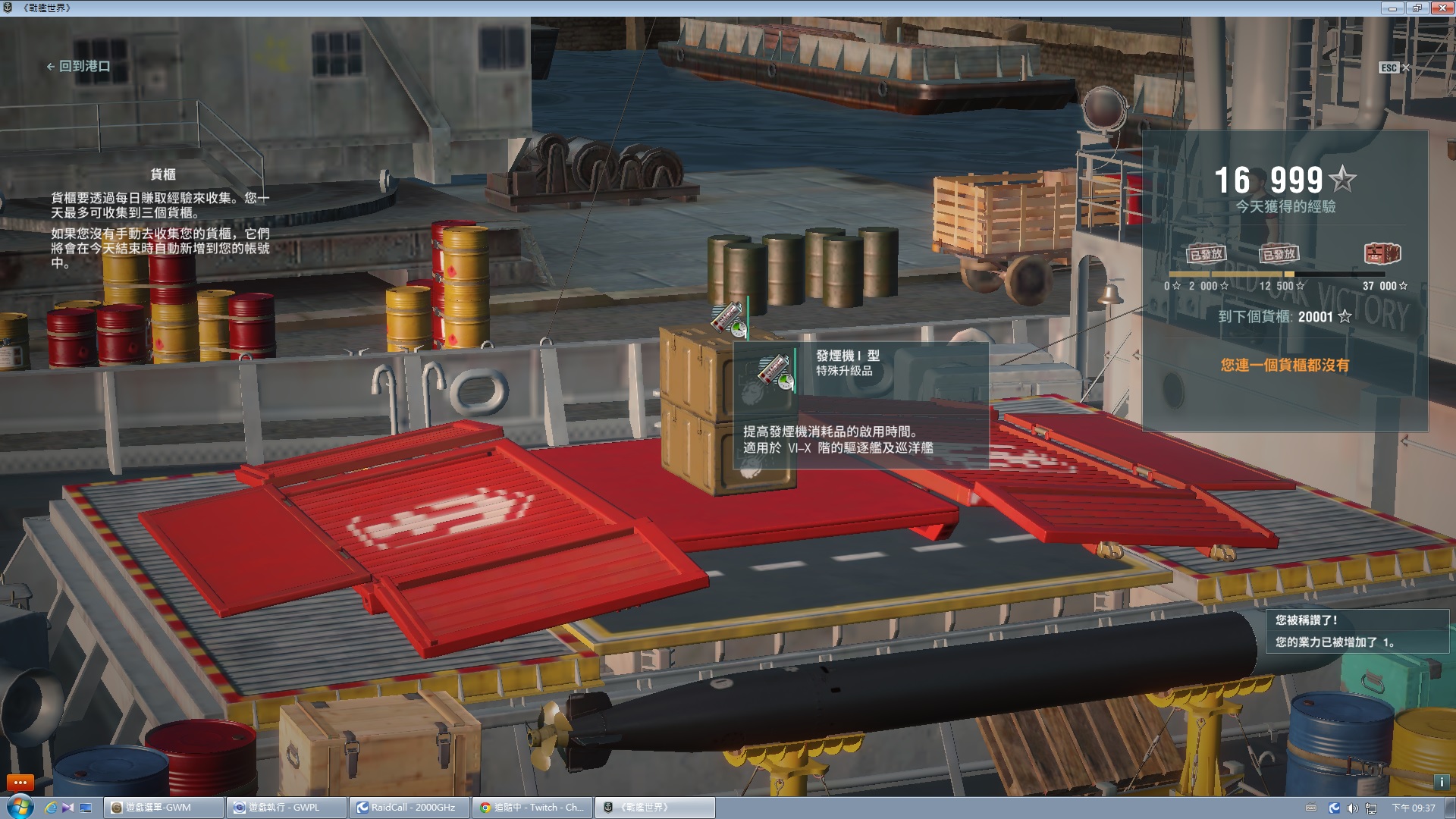Open the 您被稱讚了 karma notification
This screenshot has width=1456, height=819.
click(1357, 631)
